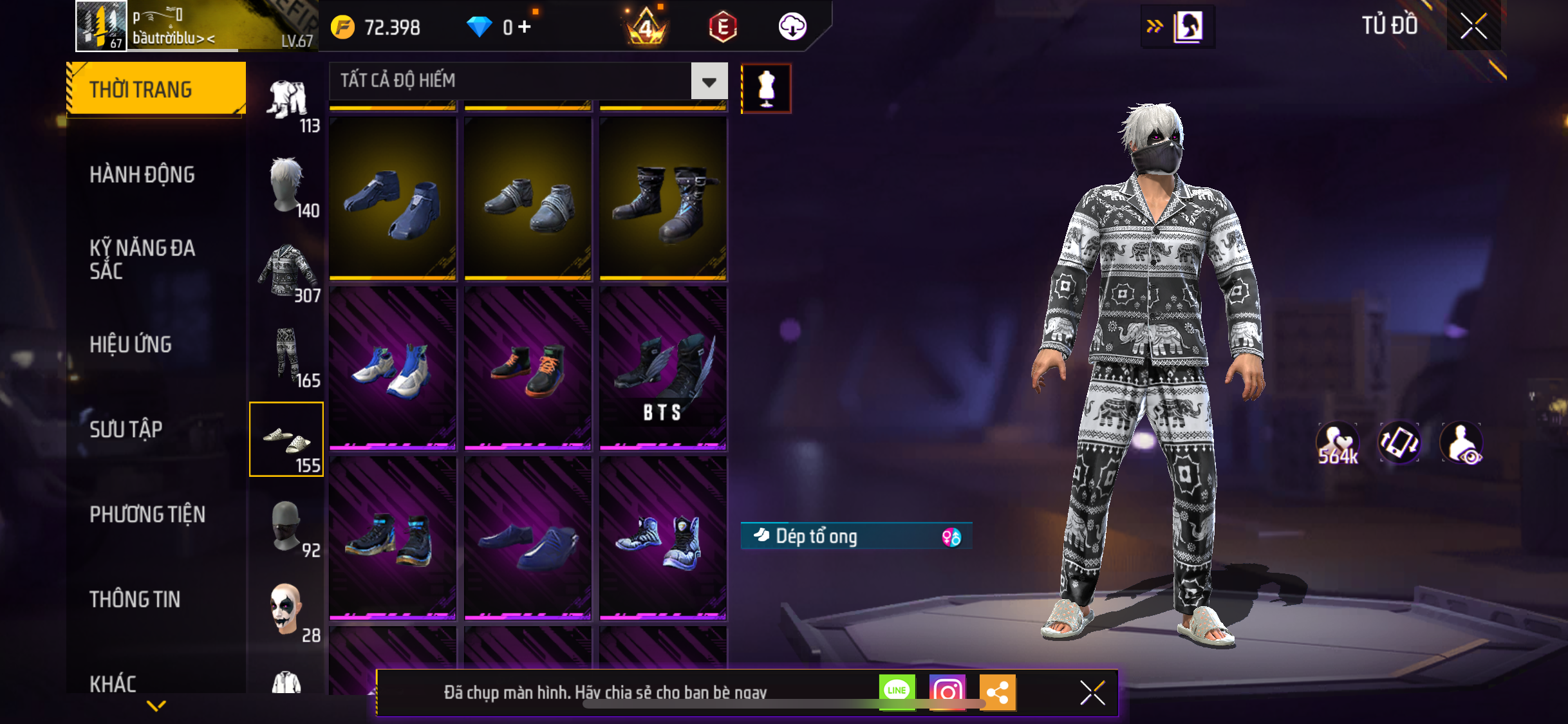Share the screenshot to Instagram
This screenshot has width=1568, height=724.
[x=947, y=692]
